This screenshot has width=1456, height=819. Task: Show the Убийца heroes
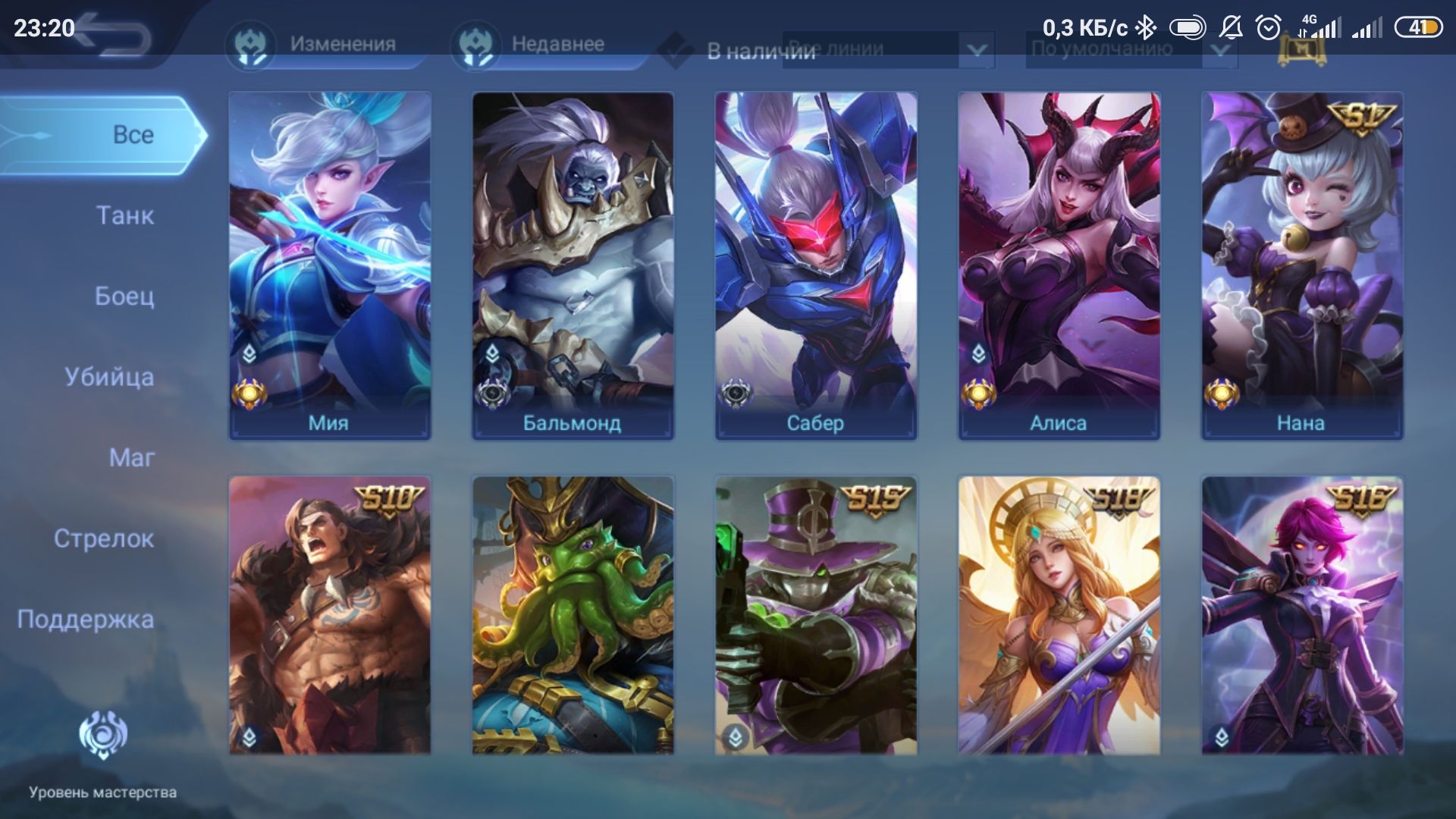tap(109, 378)
